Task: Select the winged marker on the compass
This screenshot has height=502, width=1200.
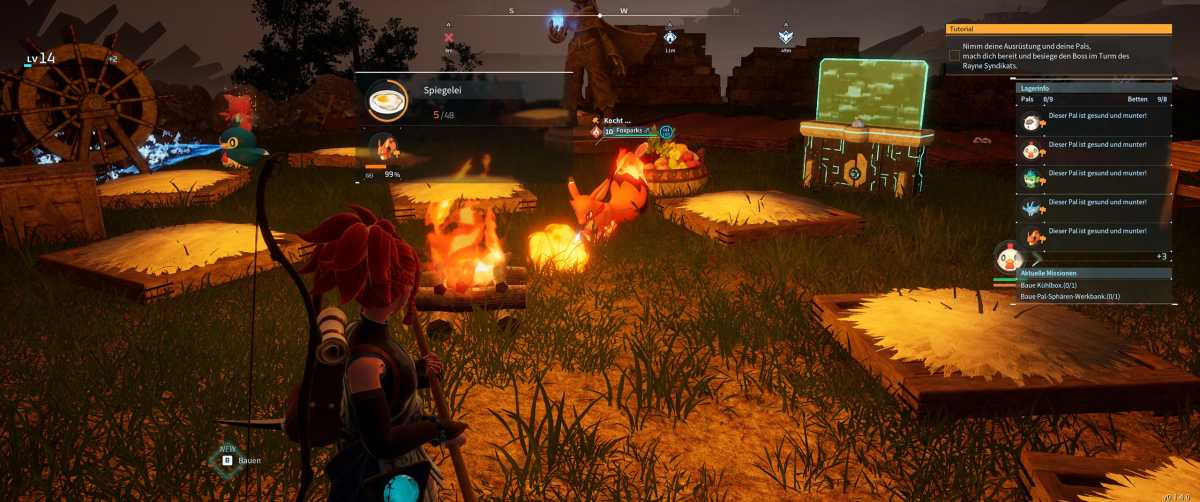Action: coord(786,37)
